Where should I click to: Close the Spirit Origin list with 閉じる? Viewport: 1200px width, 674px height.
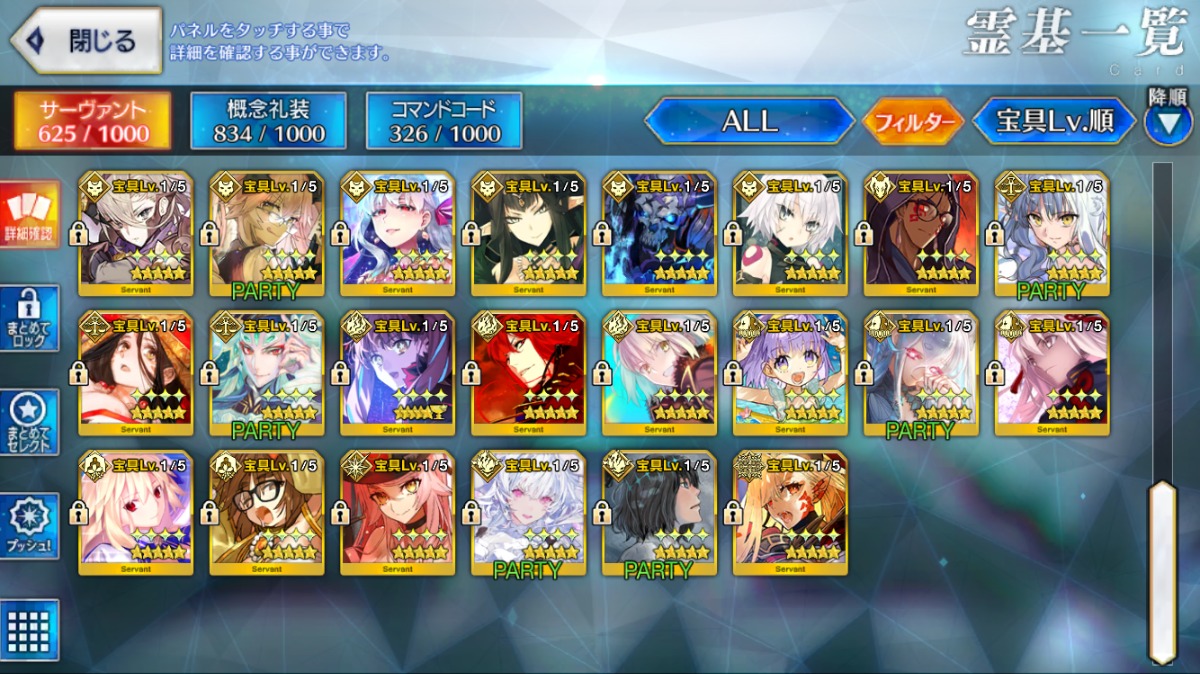coord(86,41)
